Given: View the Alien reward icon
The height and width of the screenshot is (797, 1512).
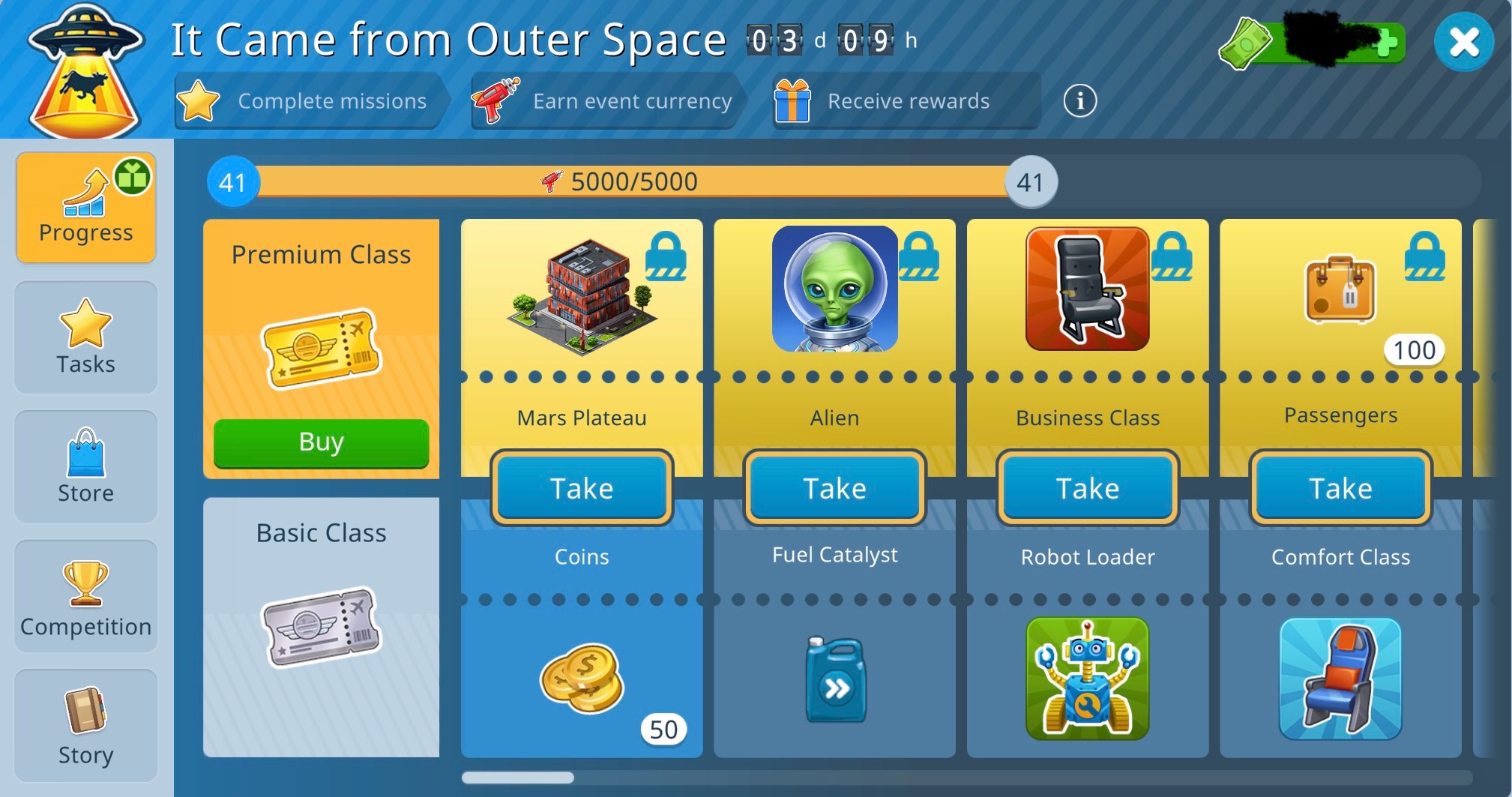Looking at the screenshot, I should [x=834, y=289].
